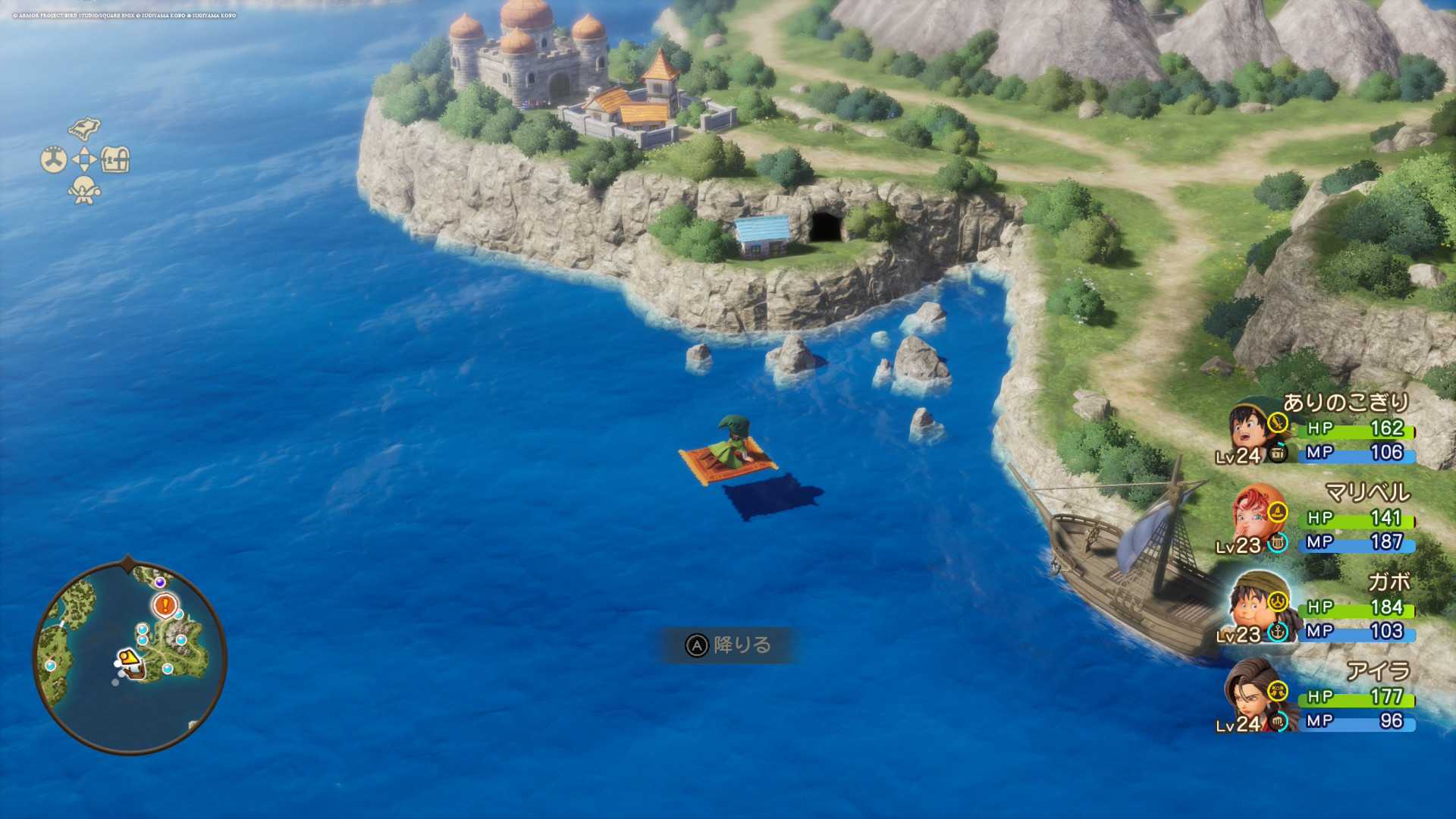Open the circular minimap

(130, 657)
